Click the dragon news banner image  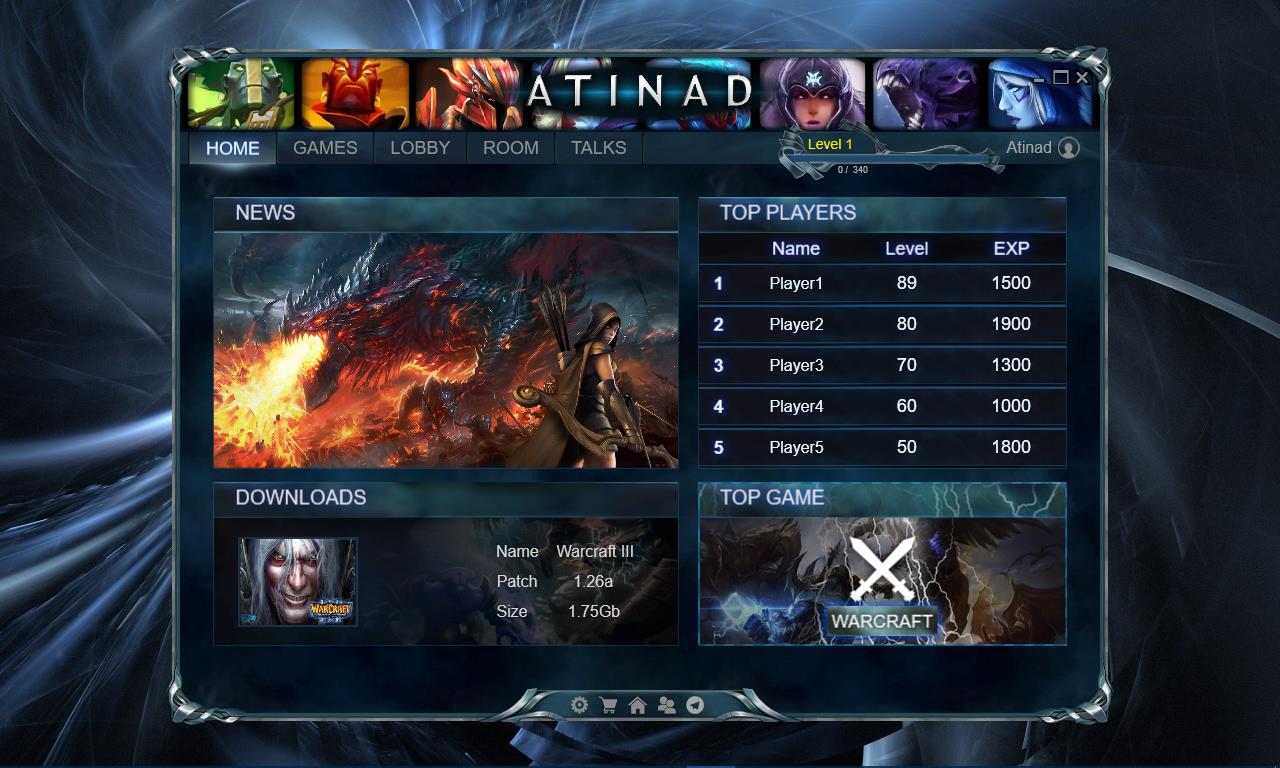pyautogui.click(x=446, y=350)
